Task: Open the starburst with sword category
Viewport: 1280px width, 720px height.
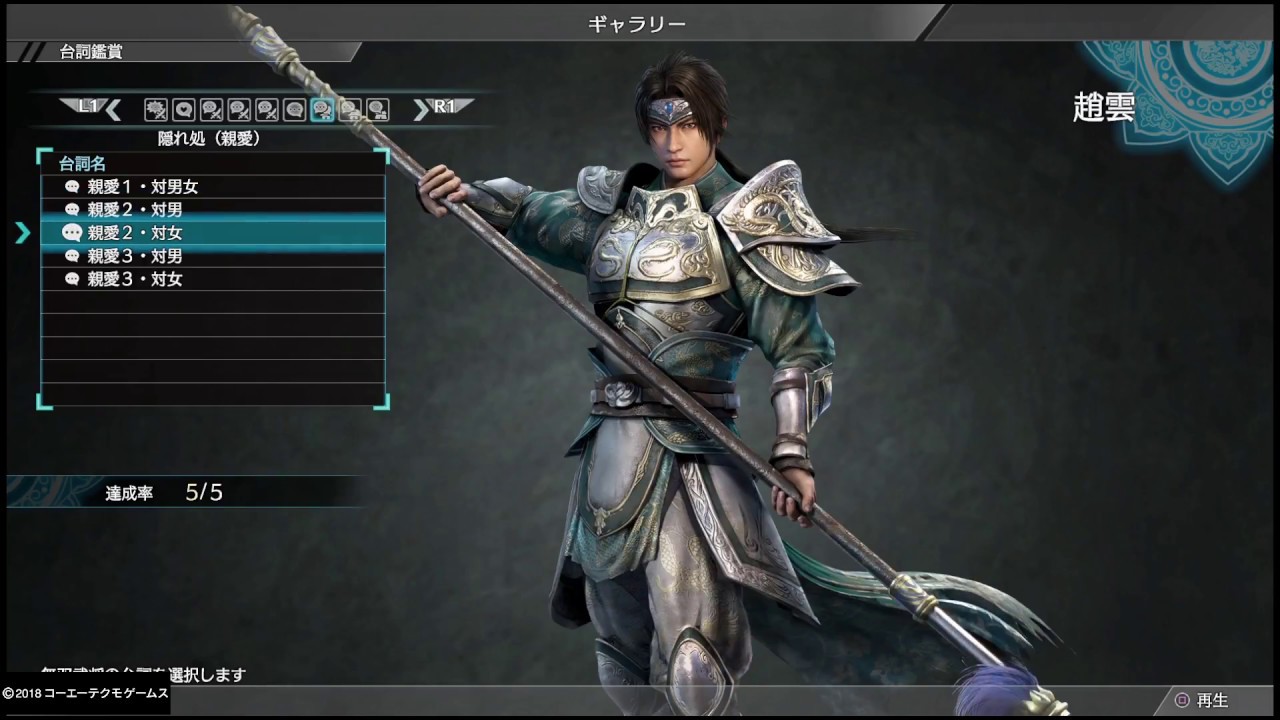Action: point(156,110)
